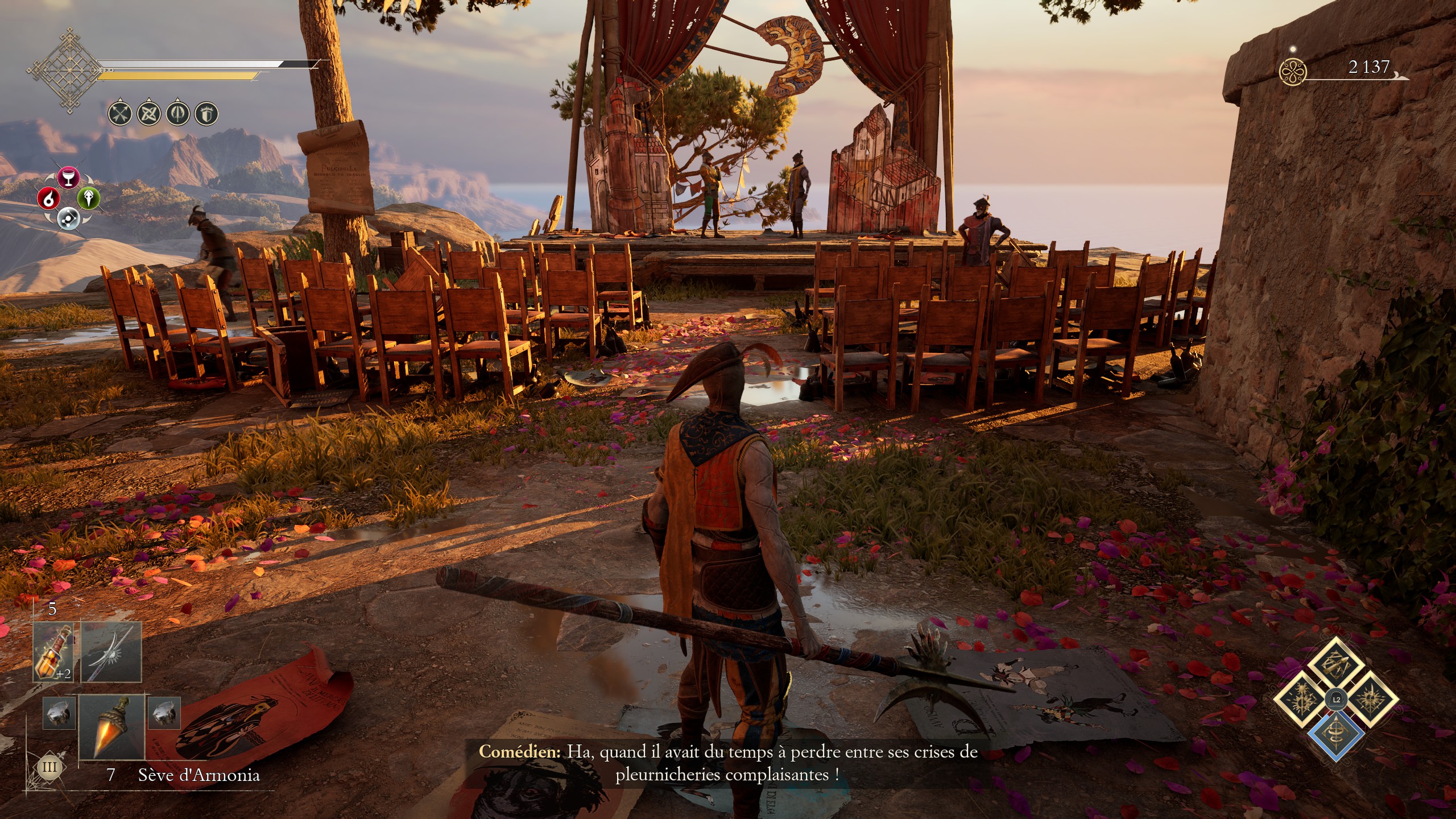
Task: Choose the pink wine goblet icon
Action: point(68,177)
